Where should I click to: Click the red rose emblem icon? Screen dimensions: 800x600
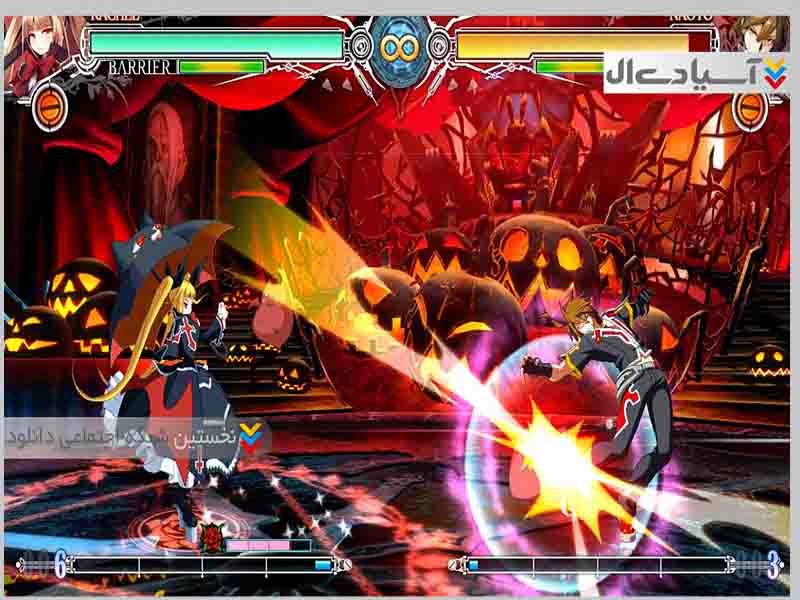pyautogui.click(x=211, y=538)
